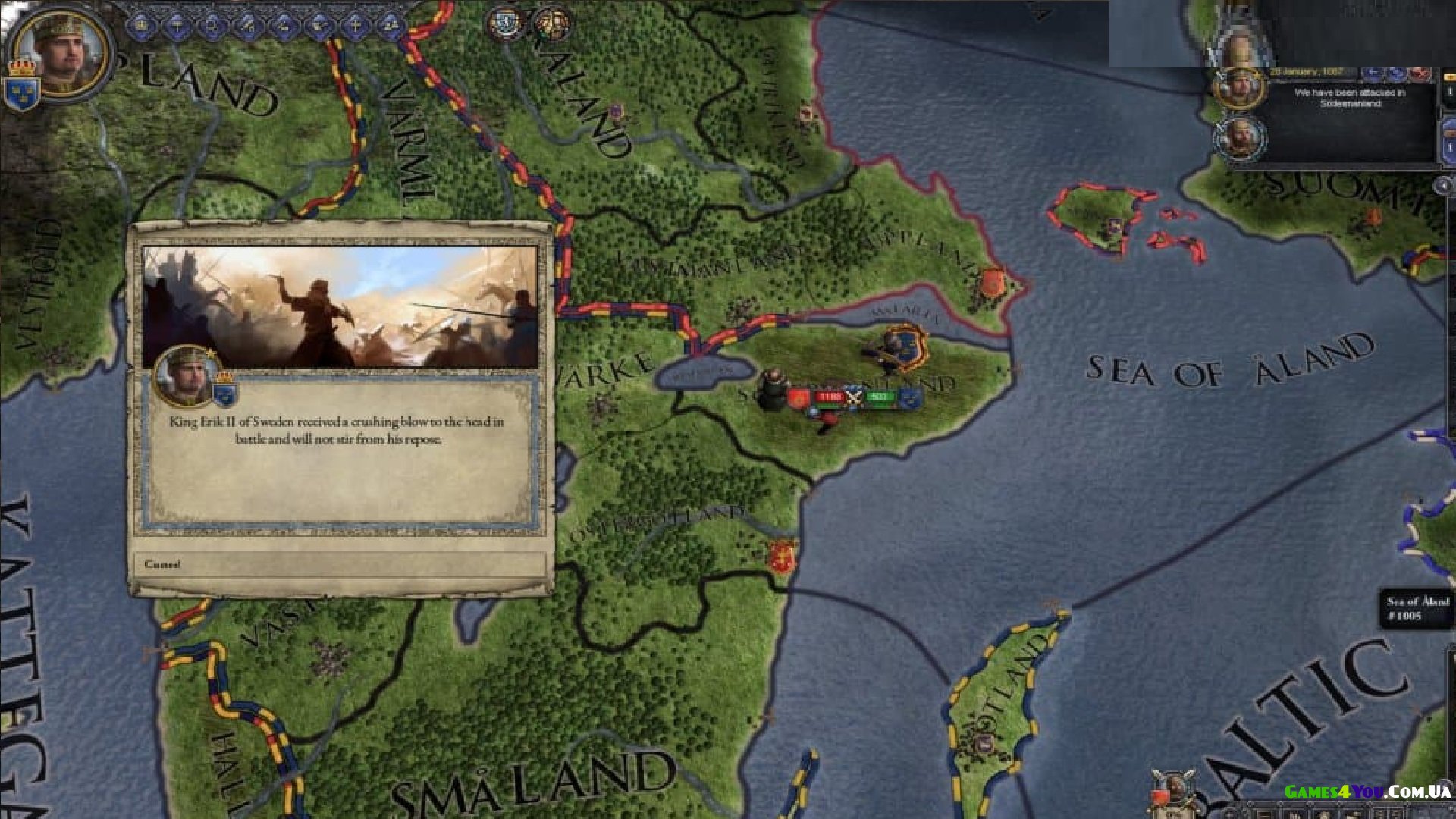Click the attacked notification's upper character portrait
The height and width of the screenshot is (819, 1456).
[1239, 89]
